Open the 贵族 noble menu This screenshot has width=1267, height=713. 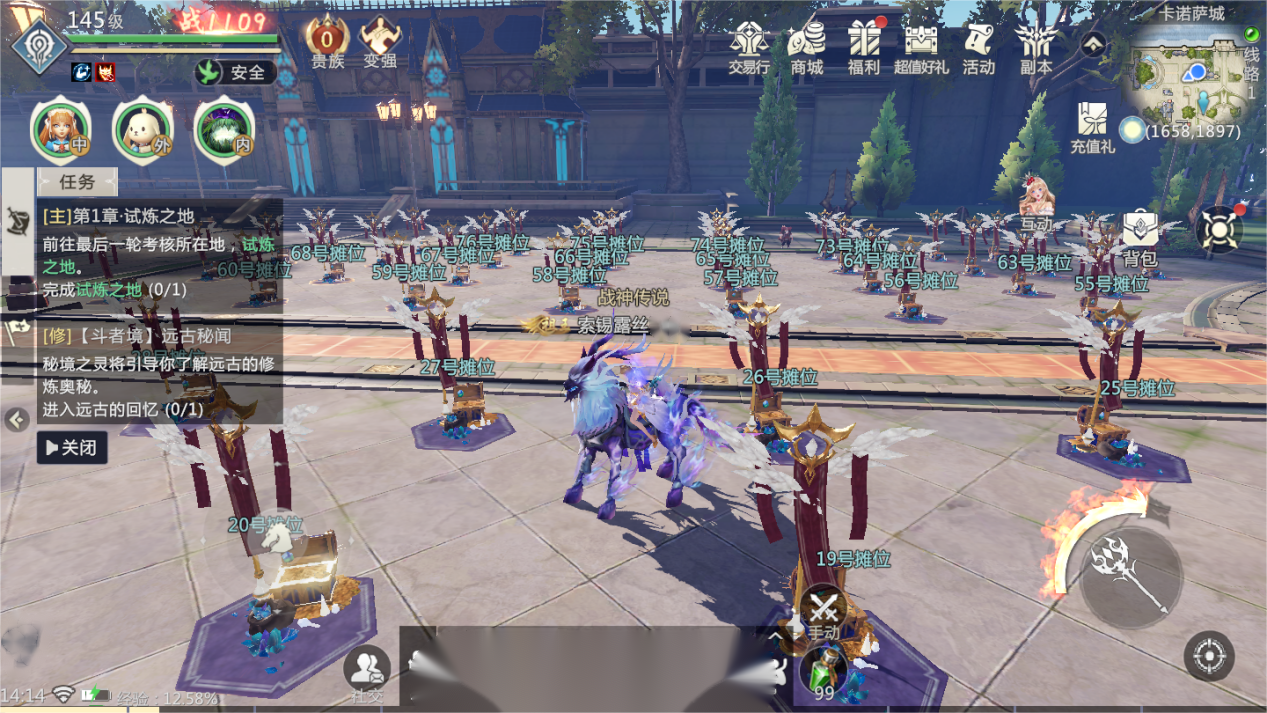[327, 44]
